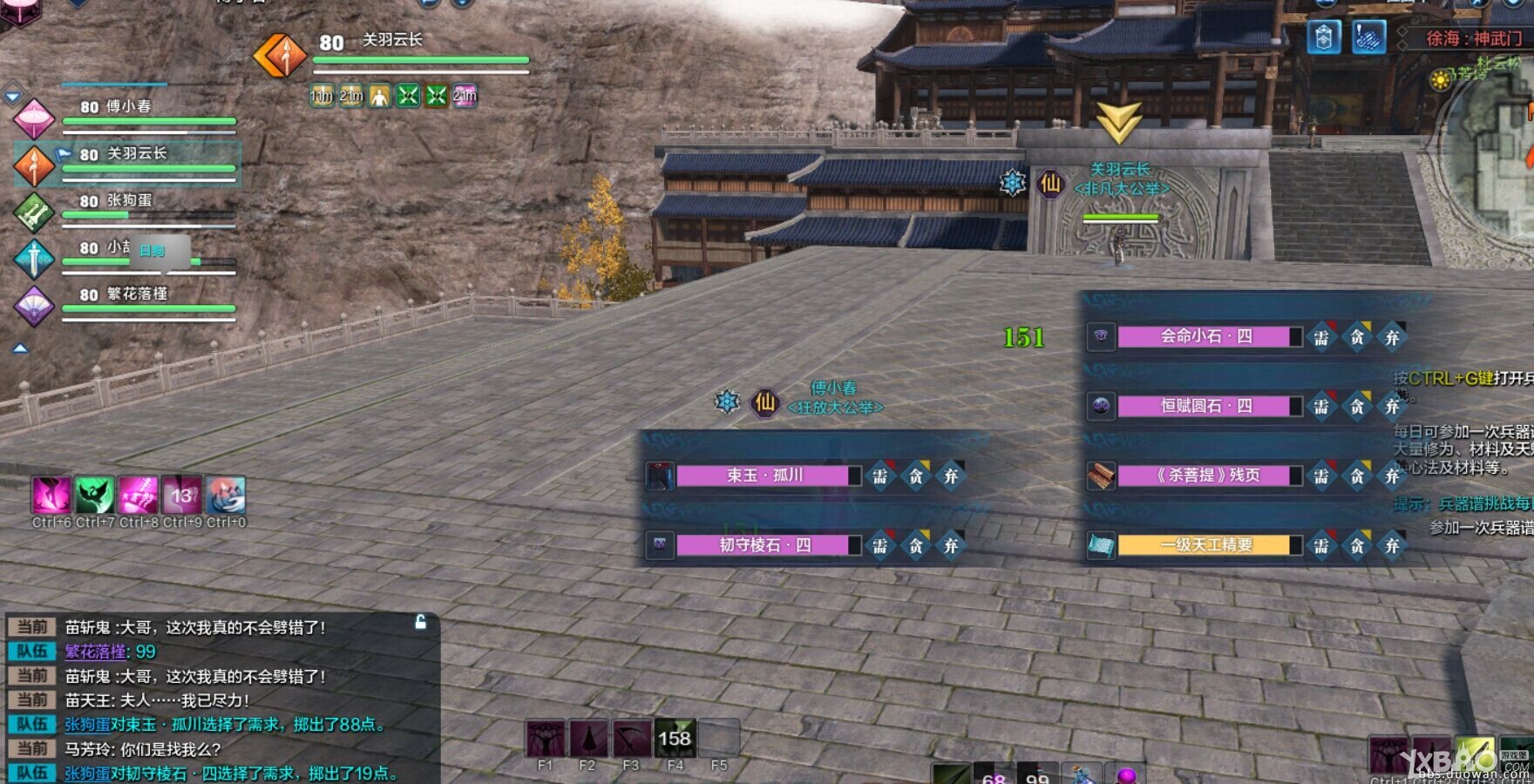Roll need on 一级天工精要

click(x=1321, y=545)
